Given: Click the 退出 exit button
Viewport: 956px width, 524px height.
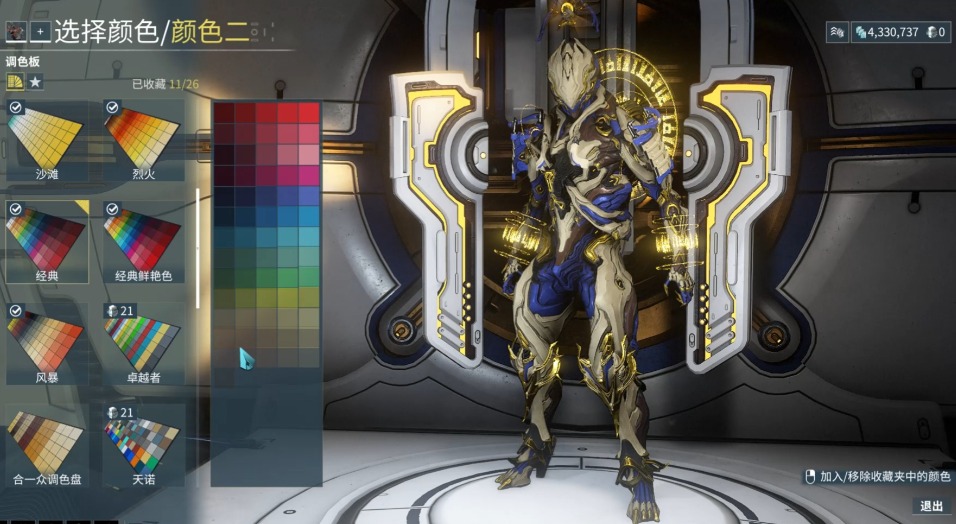Looking at the screenshot, I should click(931, 506).
